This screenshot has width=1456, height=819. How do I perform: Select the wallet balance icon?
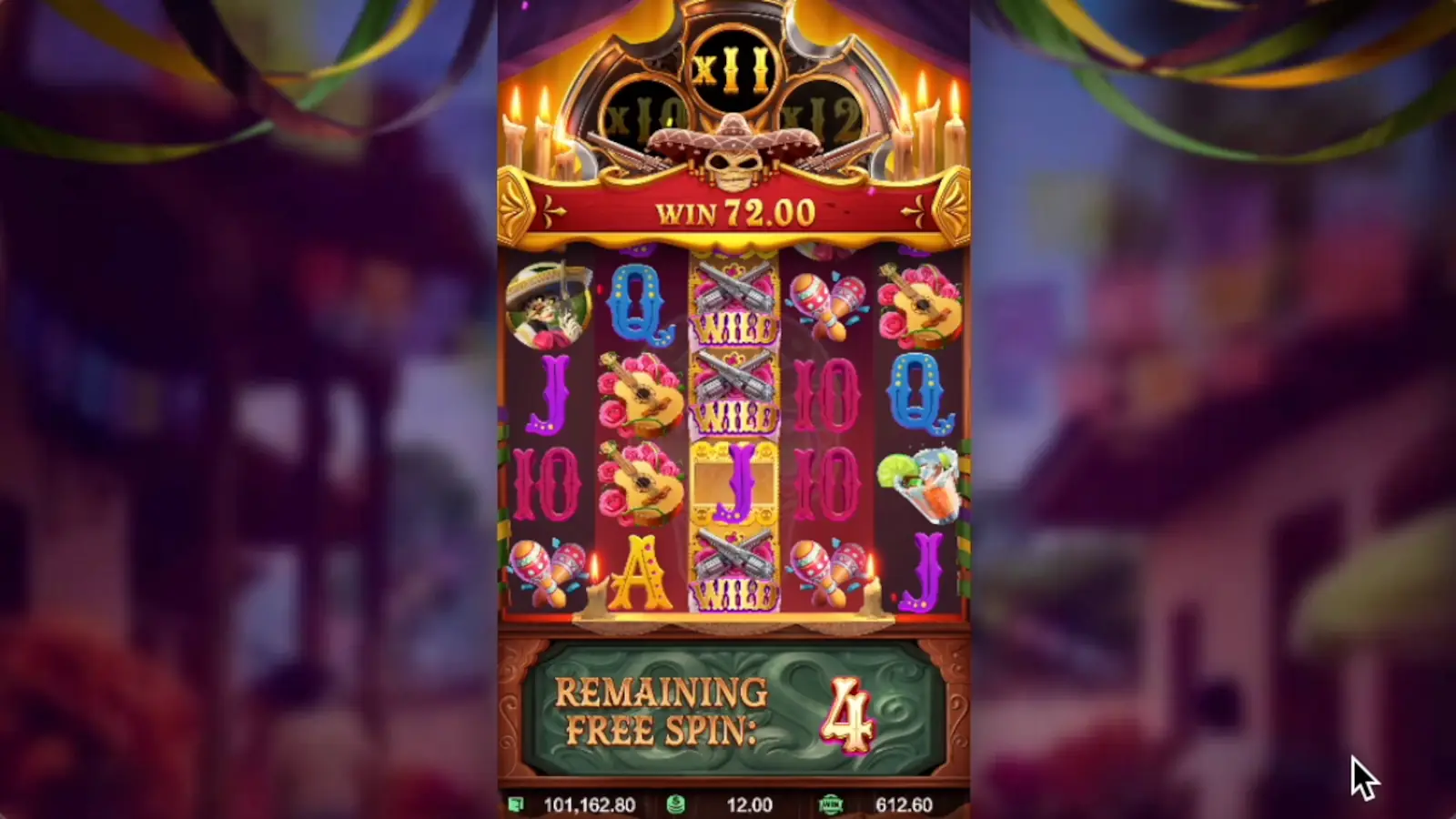coord(517,804)
